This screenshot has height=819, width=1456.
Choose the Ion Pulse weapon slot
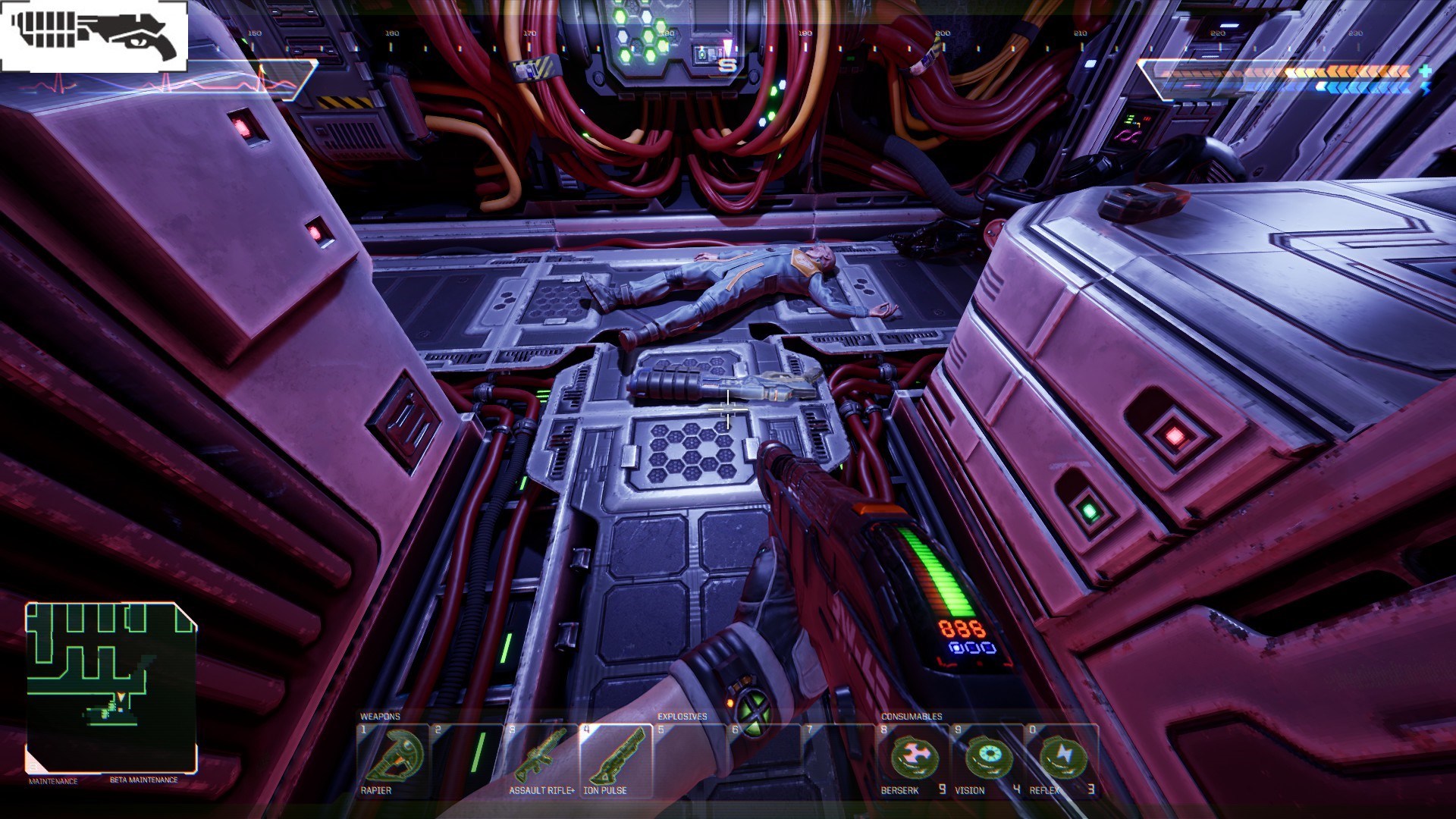click(615, 759)
